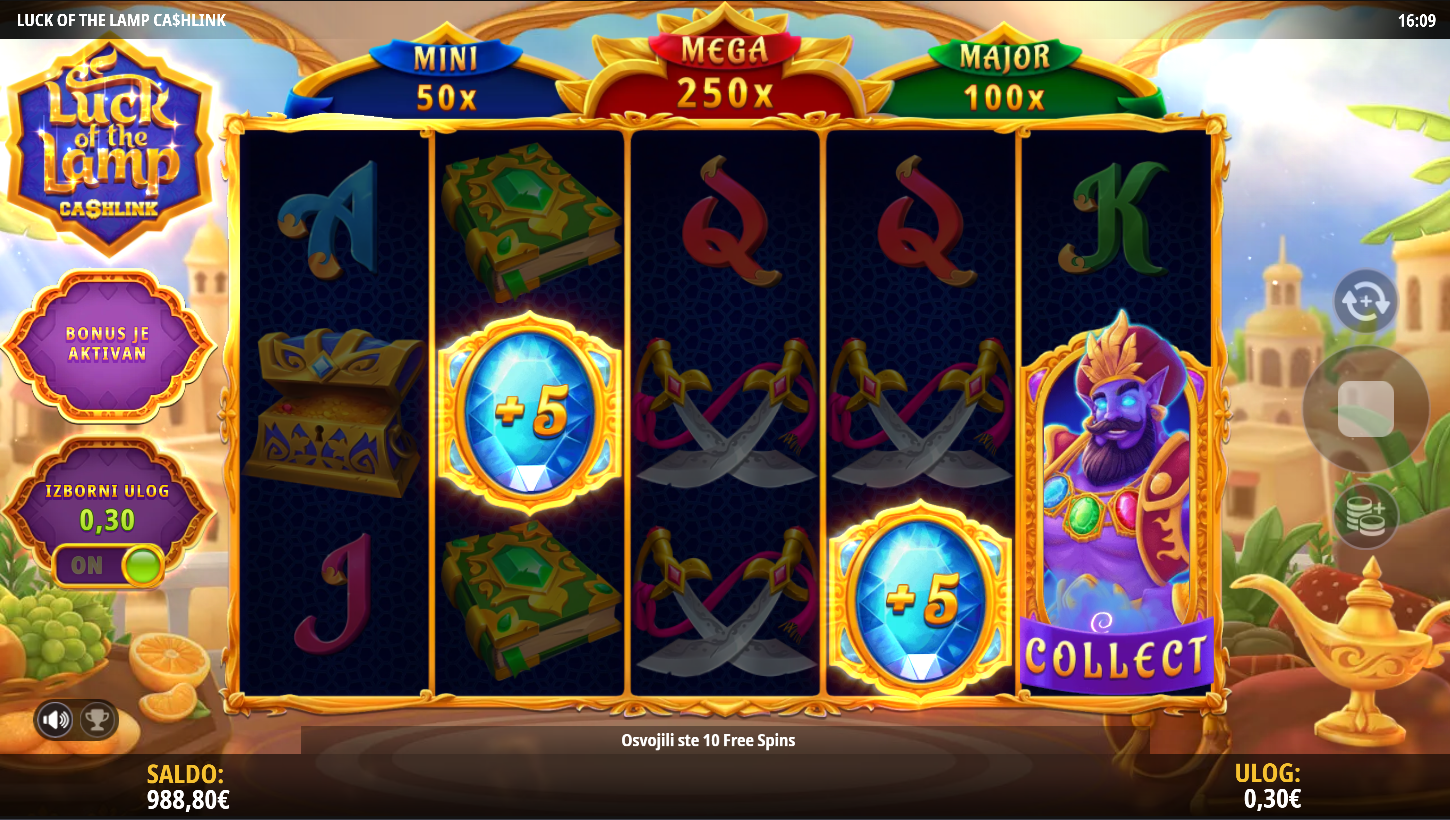The height and width of the screenshot is (820, 1450).
Task: Open the trophy paytable icon
Action: pyautogui.click(x=97, y=719)
